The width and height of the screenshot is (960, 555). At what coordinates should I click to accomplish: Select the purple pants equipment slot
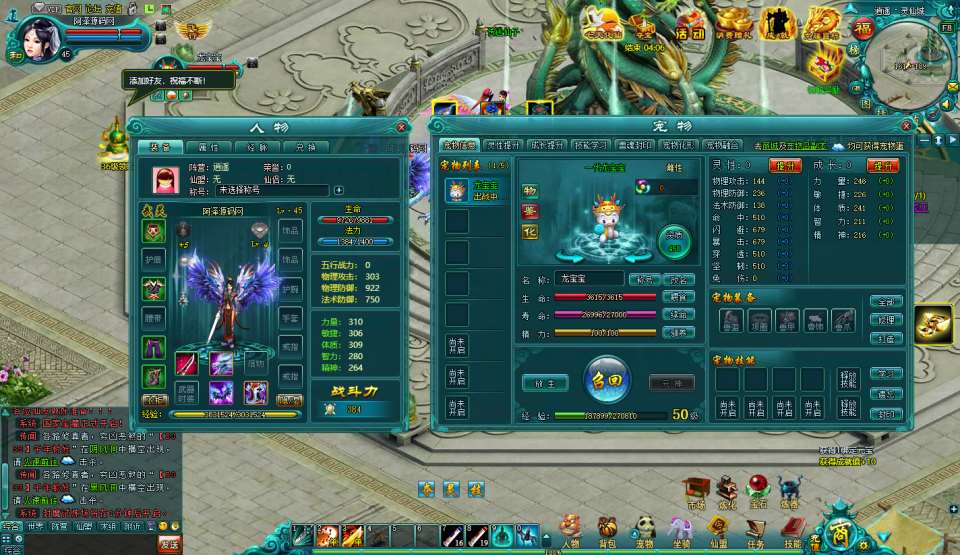154,347
